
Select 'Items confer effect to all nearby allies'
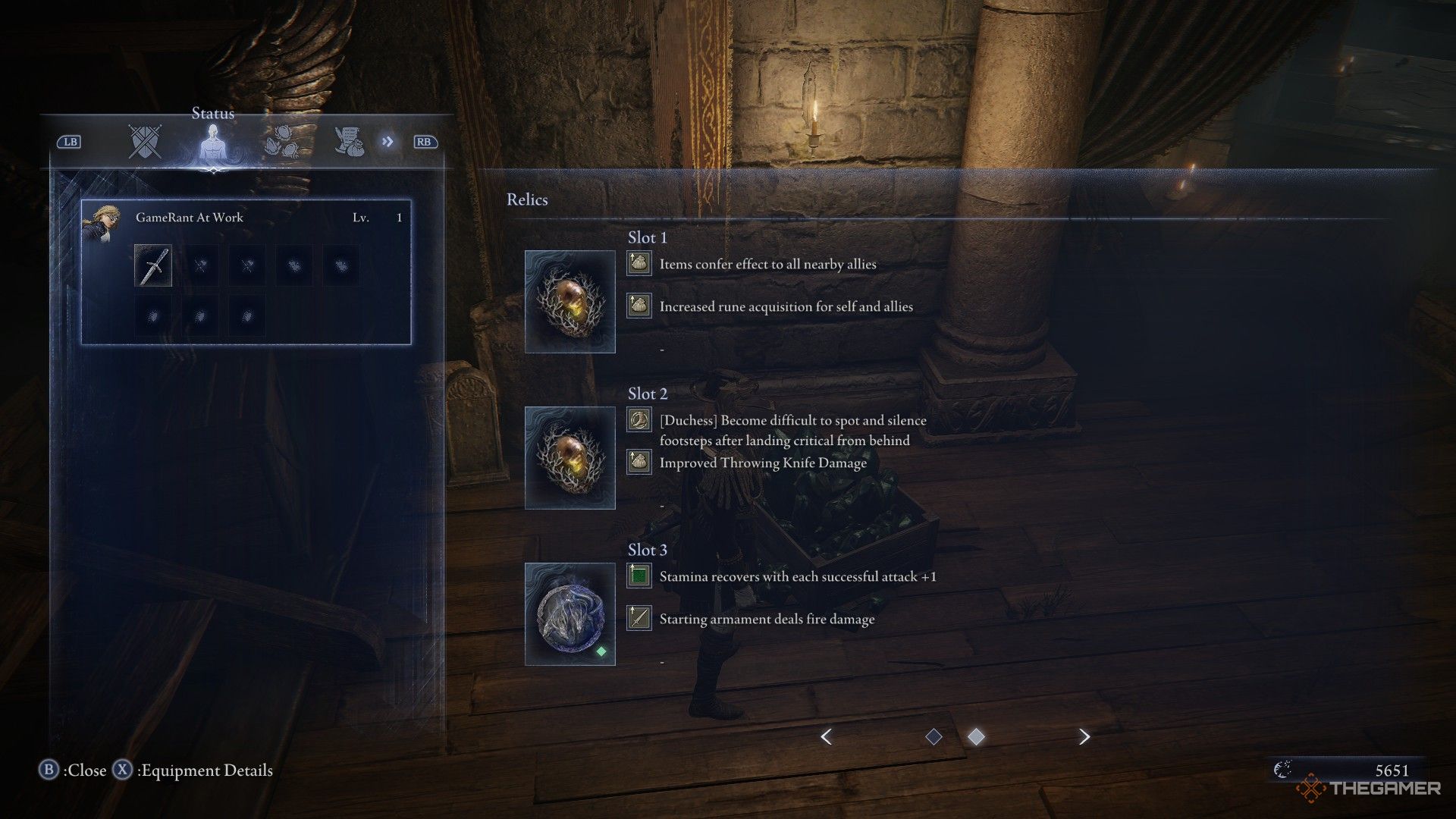767,265
